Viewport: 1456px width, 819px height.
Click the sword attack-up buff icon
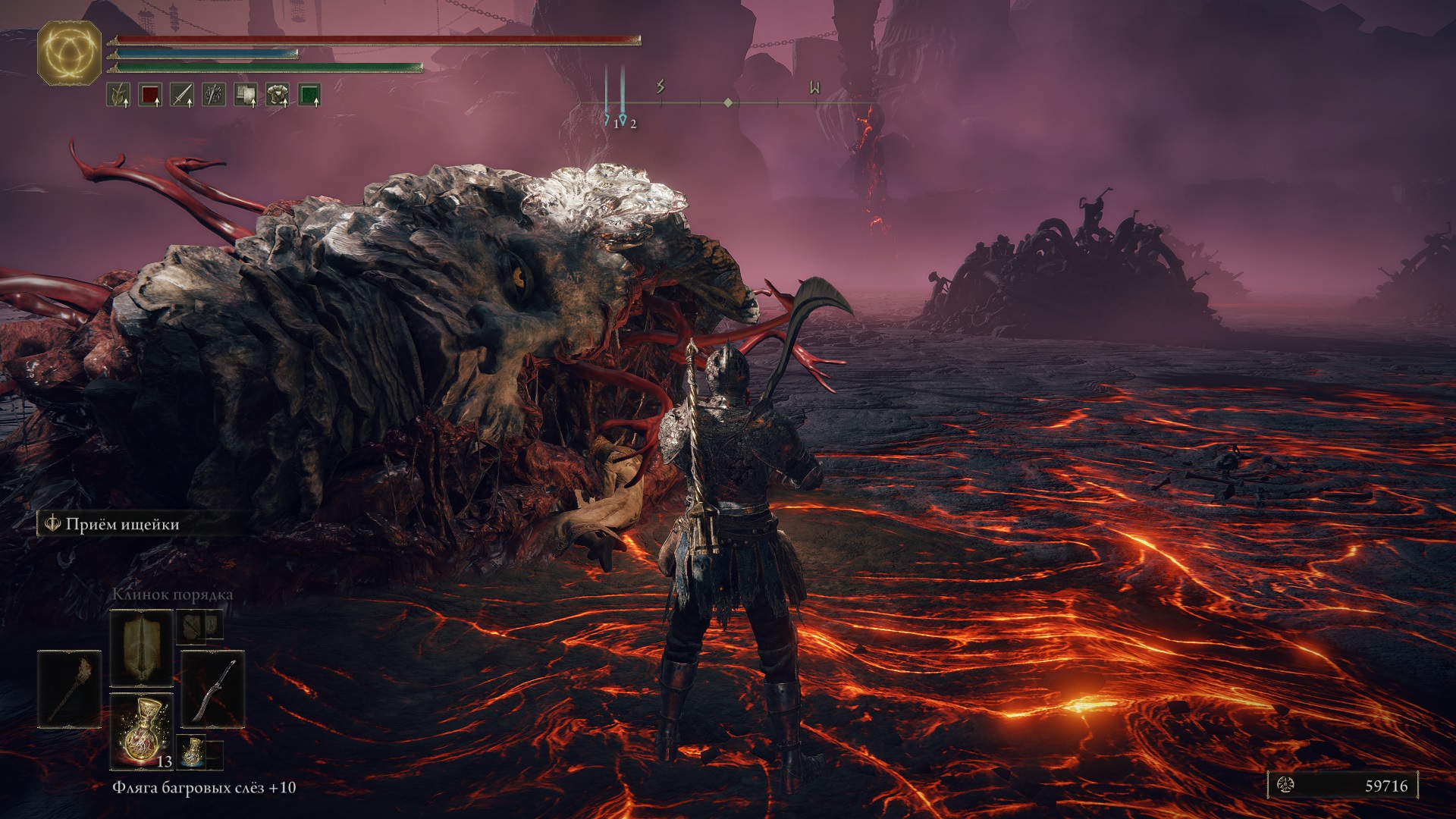182,95
